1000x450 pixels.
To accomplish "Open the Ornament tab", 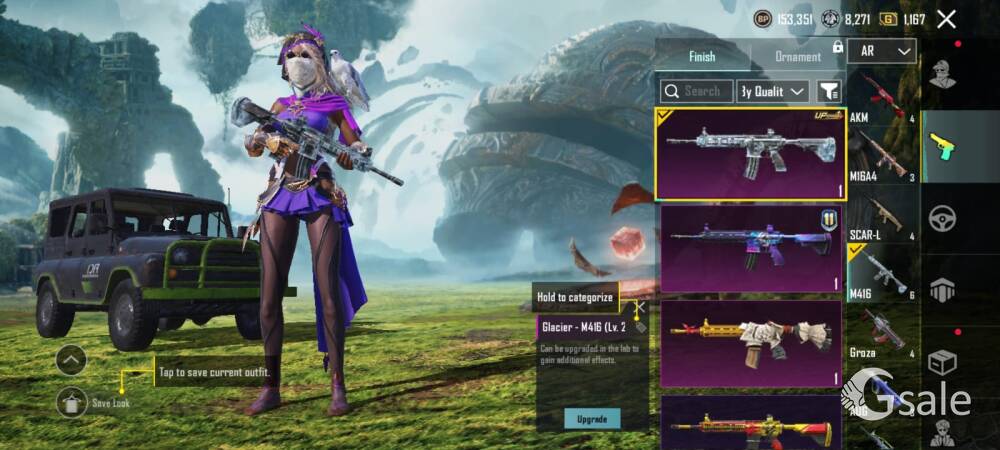I will 798,57.
